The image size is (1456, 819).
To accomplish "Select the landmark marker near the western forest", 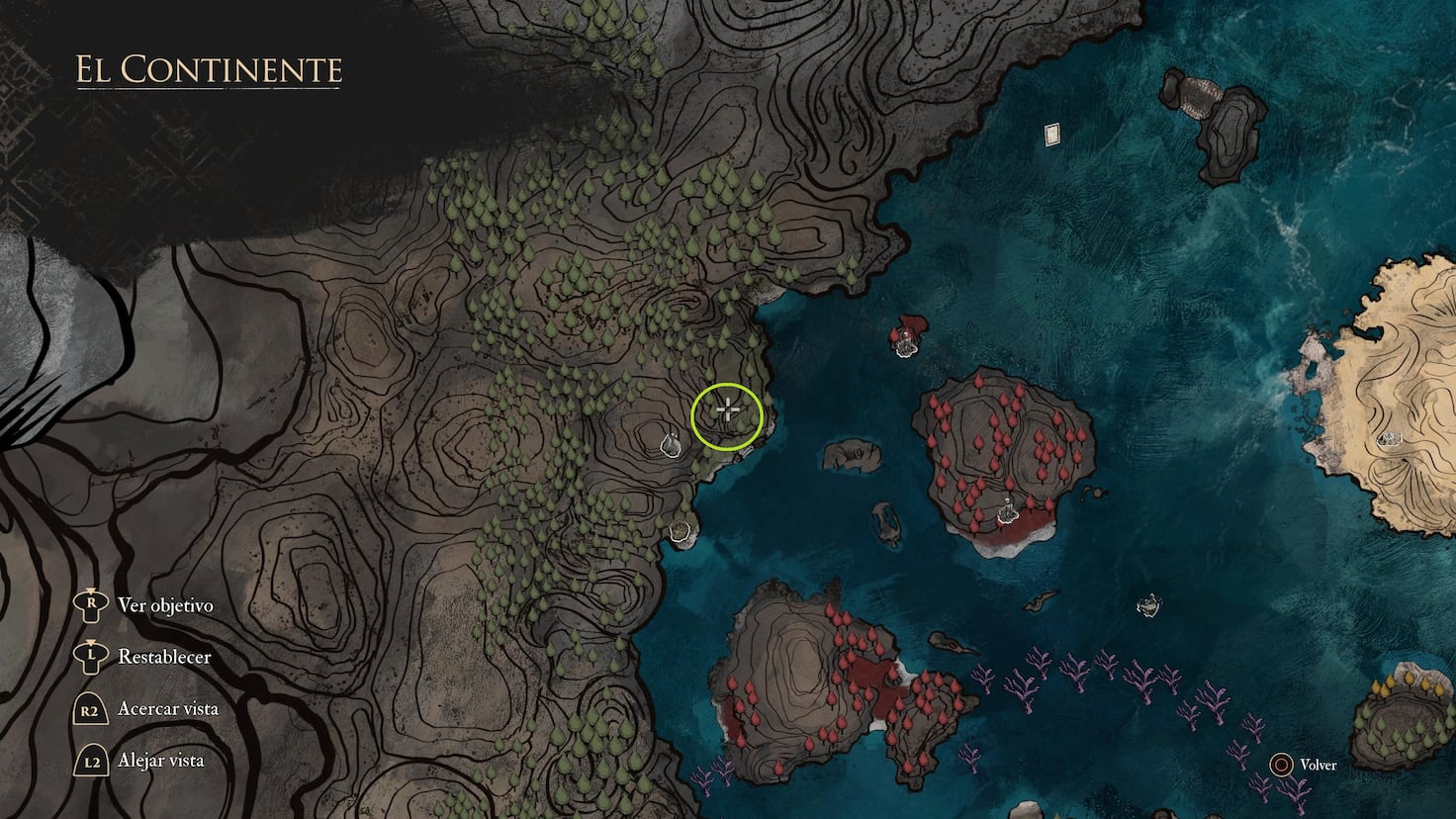I will (x=669, y=445).
